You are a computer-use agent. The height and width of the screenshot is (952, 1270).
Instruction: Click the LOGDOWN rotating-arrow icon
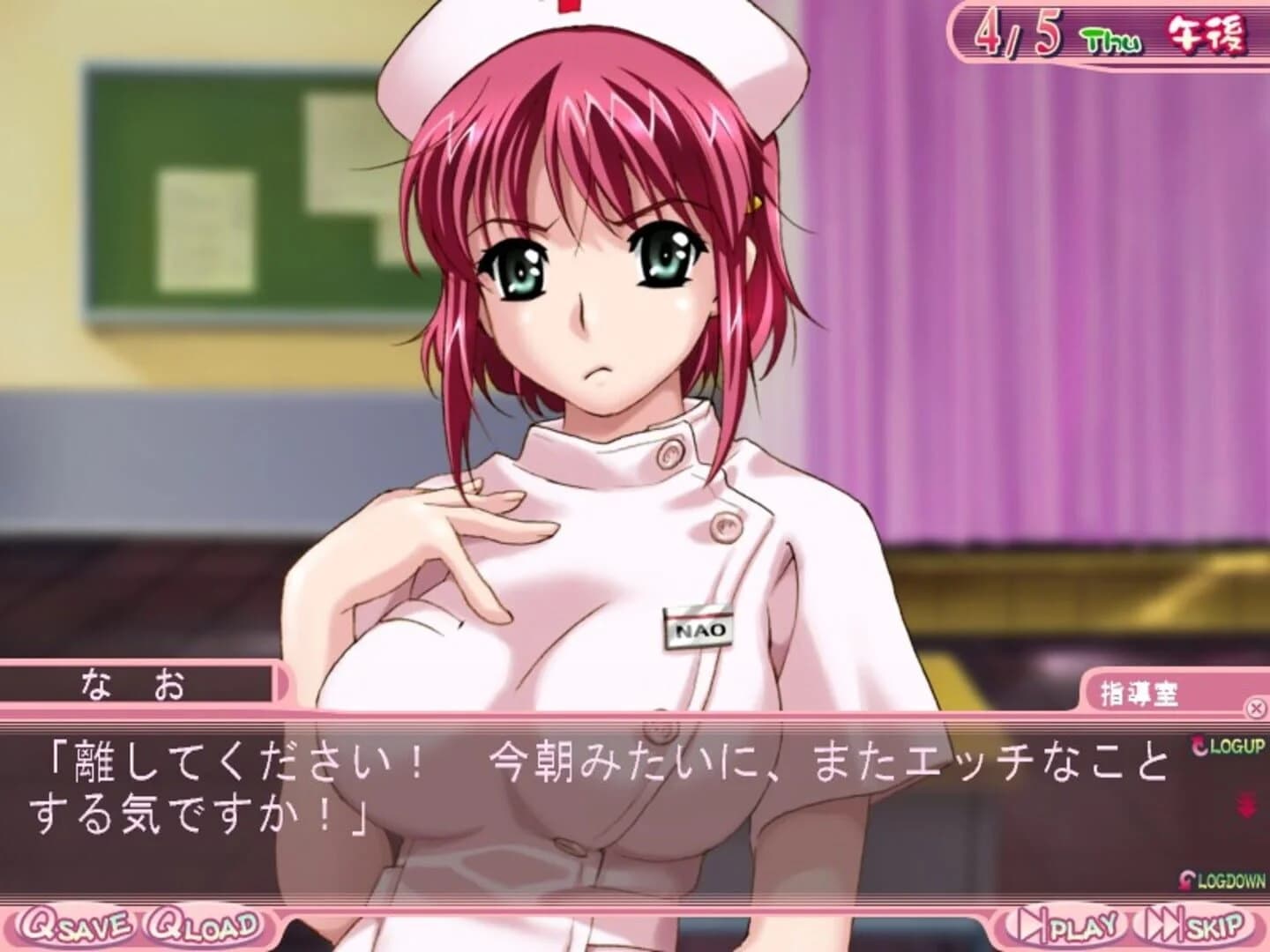pyautogui.click(x=1185, y=877)
